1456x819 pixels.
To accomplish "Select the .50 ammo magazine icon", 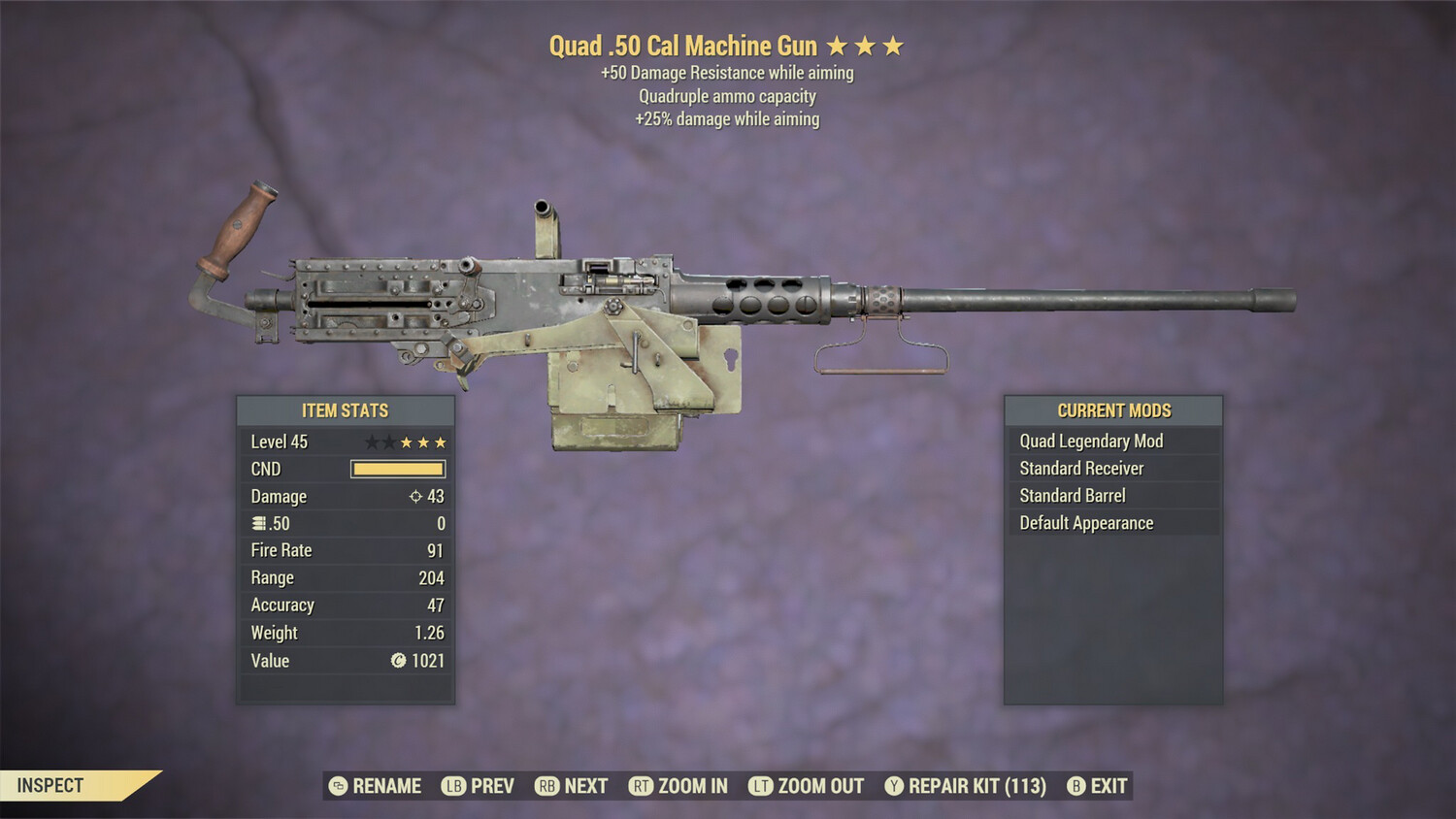I will (x=259, y=523).
